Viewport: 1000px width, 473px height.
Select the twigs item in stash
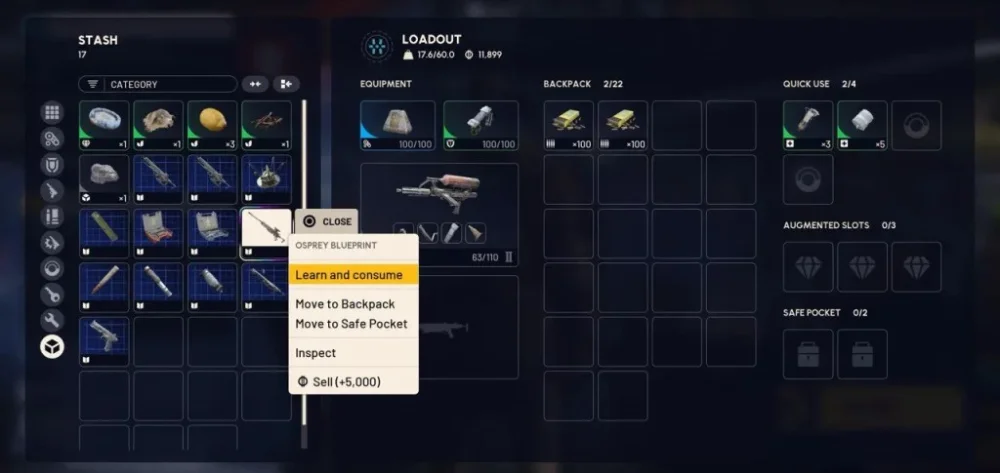pos(266,125)
